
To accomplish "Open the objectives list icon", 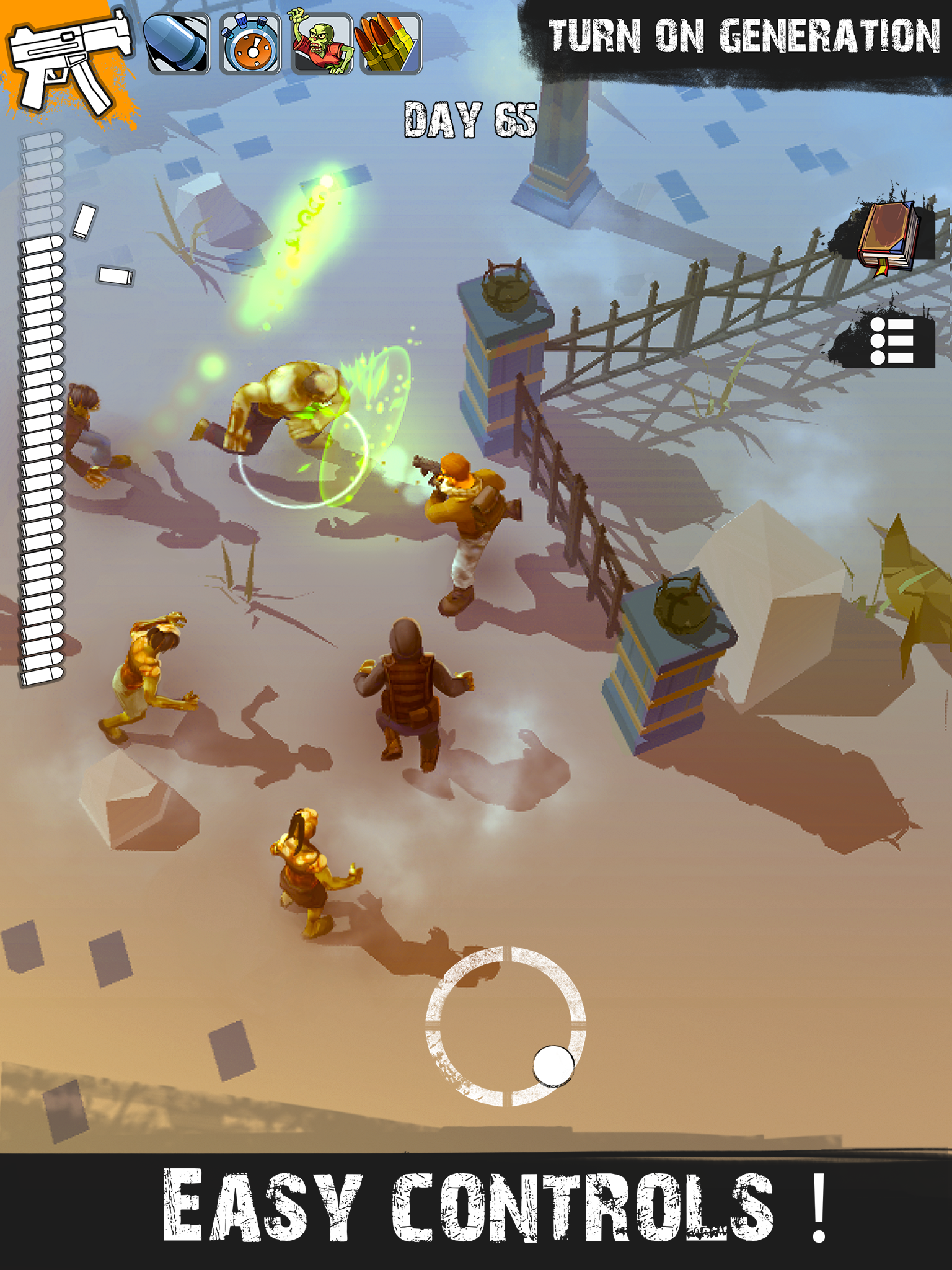I will tap(892, 341).
